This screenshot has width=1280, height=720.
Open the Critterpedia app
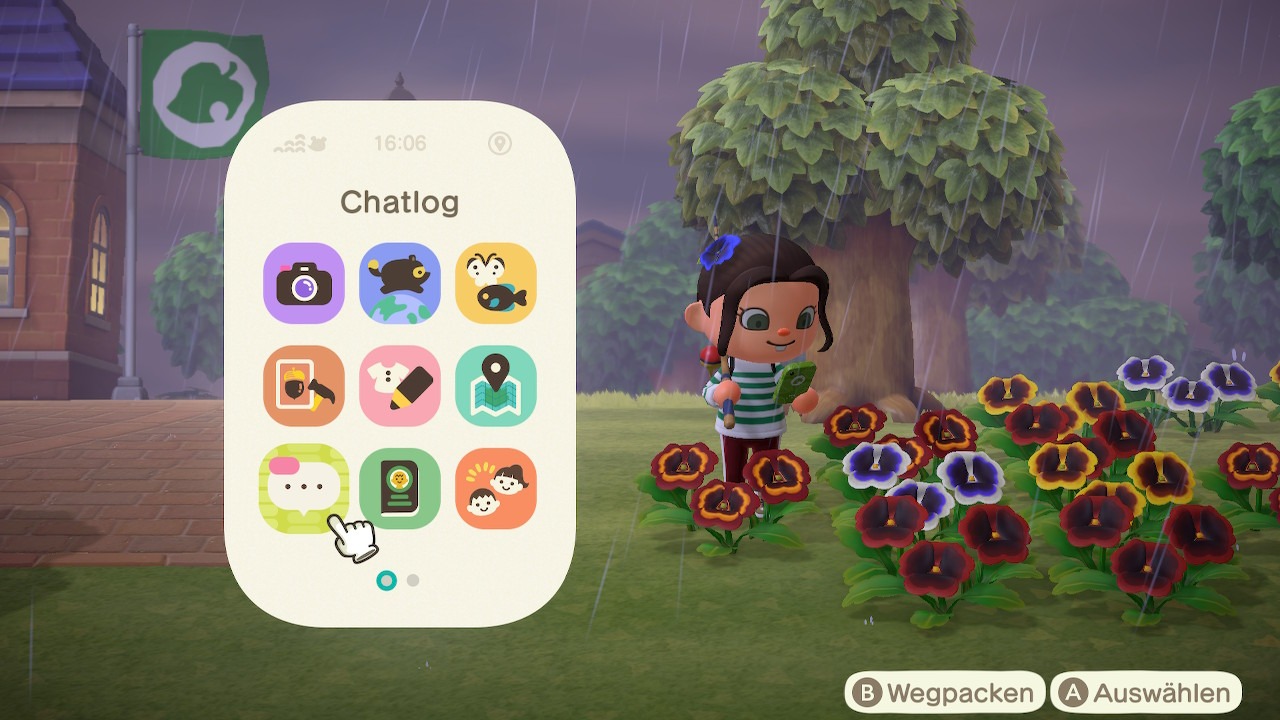point(496,283)
